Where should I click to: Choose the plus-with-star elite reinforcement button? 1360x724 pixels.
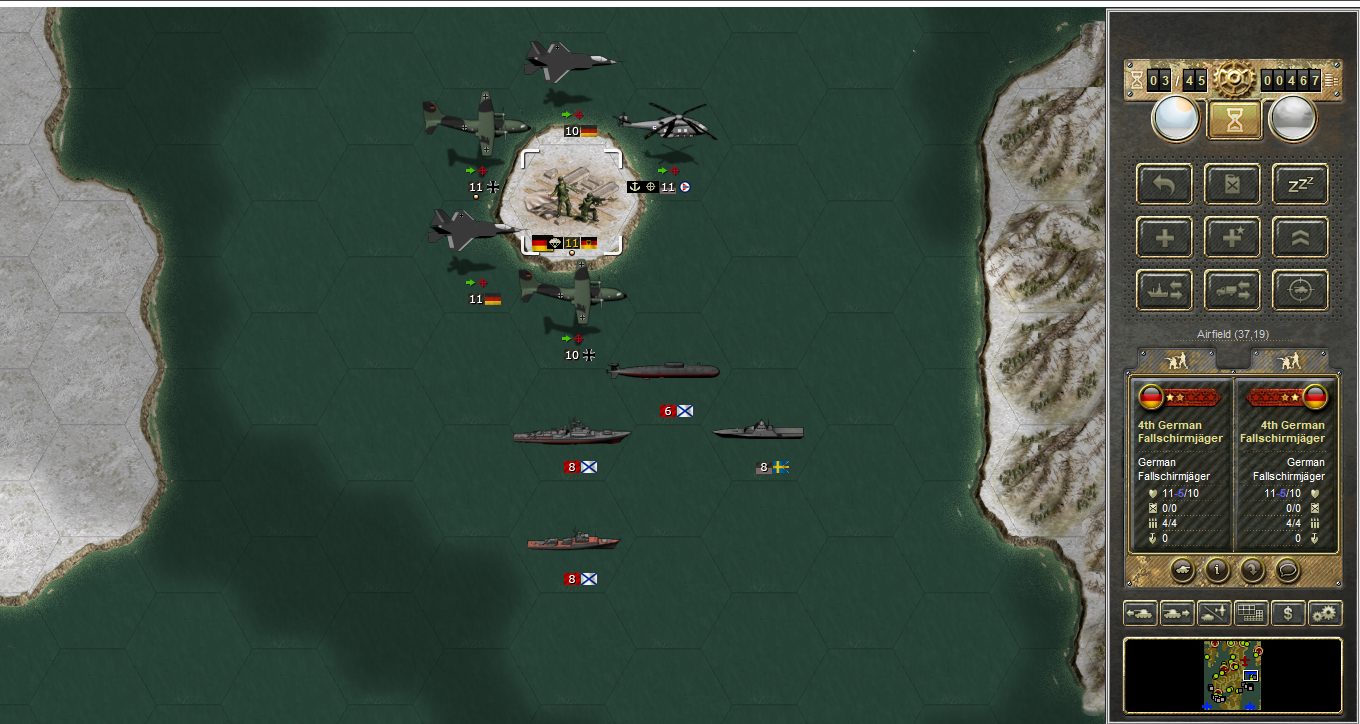1232,237
